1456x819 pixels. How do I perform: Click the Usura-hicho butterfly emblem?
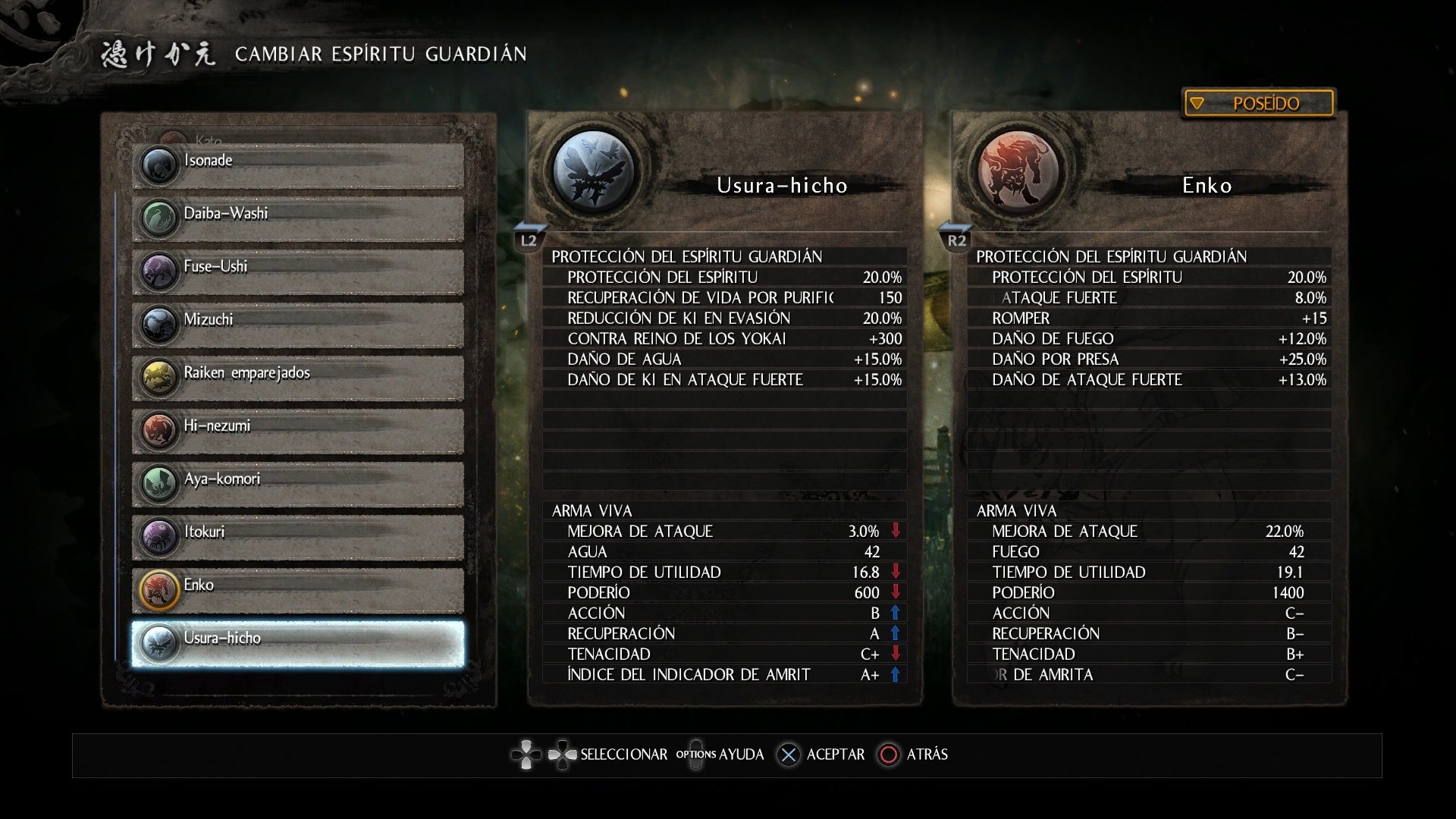(595, 171)
